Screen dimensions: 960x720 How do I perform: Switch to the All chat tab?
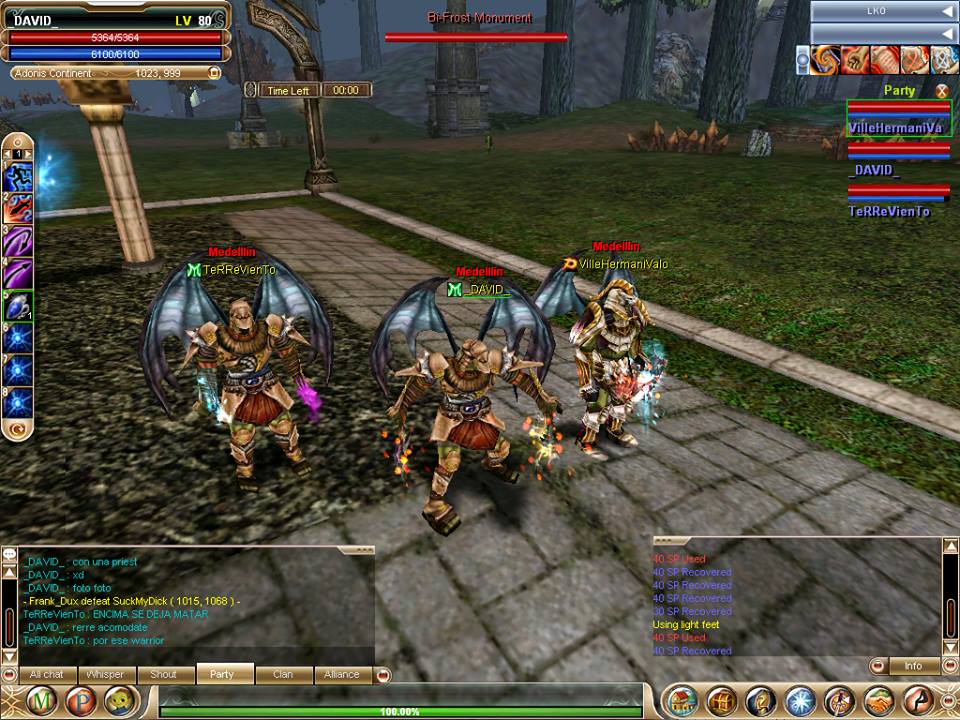pos(47,674)
